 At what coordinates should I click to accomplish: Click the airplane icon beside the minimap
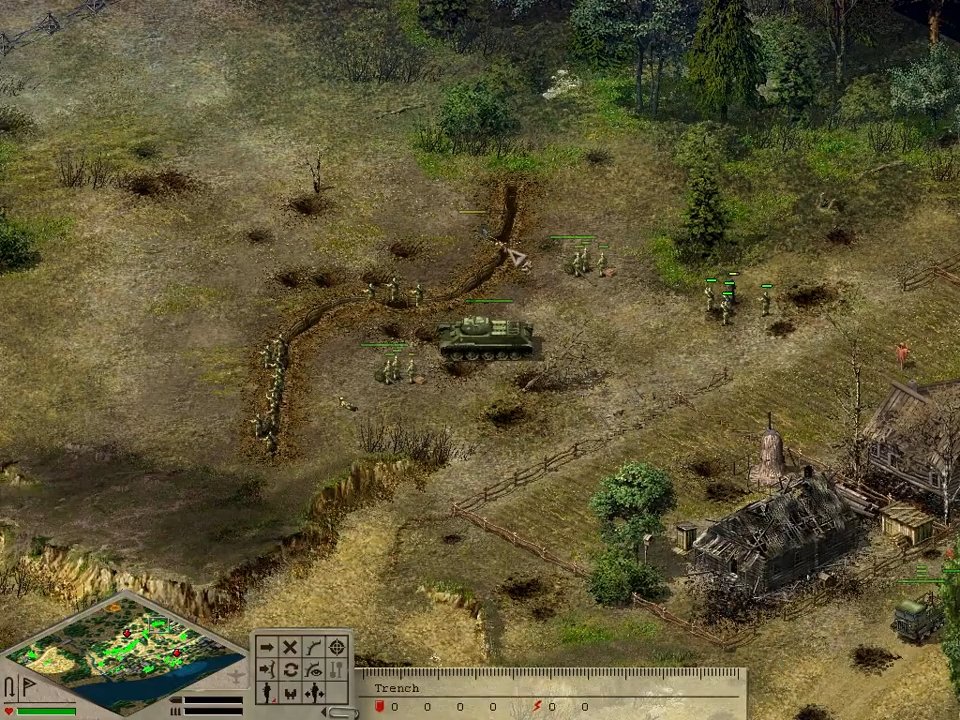point(236,676)
